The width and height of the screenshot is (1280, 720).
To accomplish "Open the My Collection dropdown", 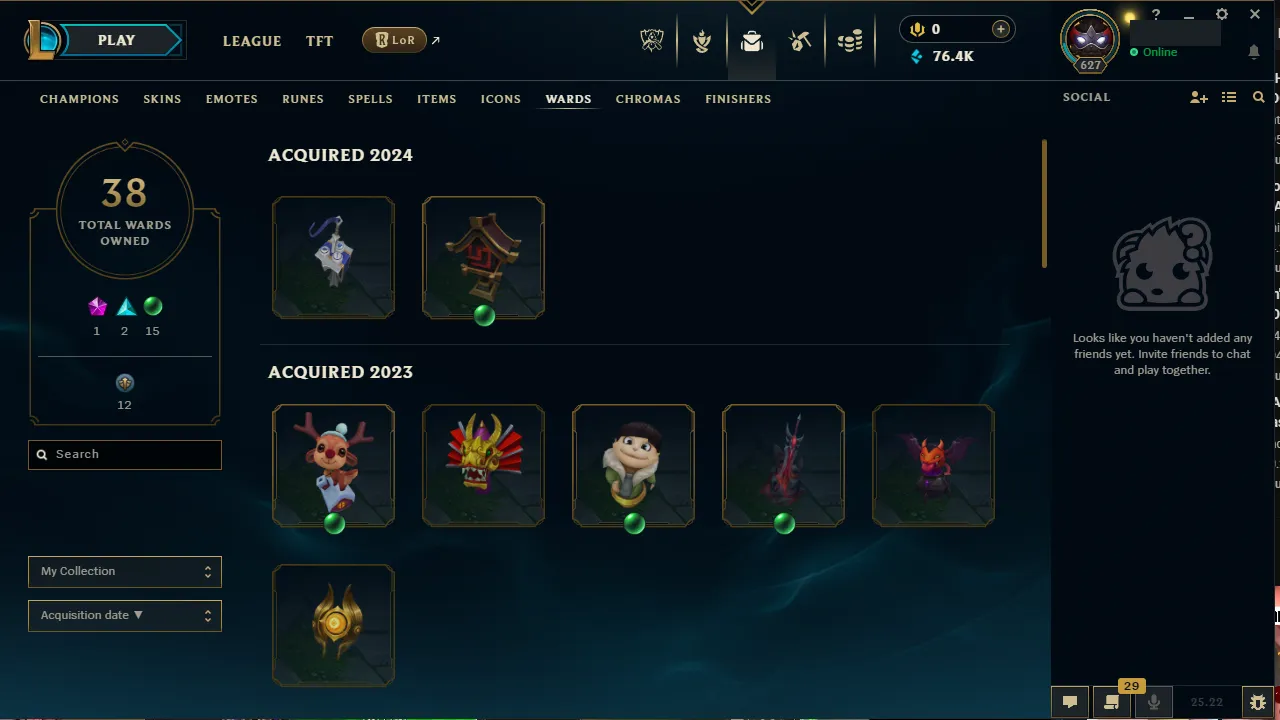I will coord(124,571).
